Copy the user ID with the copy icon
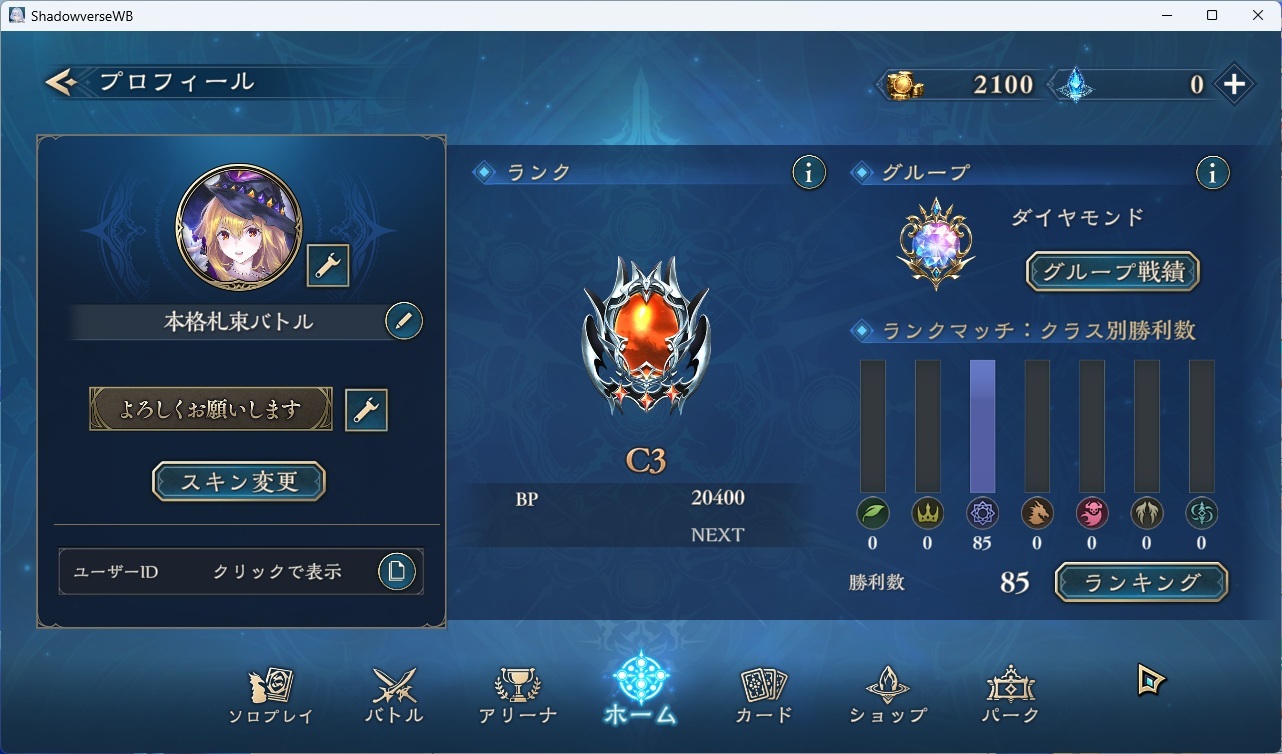This screenshot has height=754, width=1282. click(397, 571)
